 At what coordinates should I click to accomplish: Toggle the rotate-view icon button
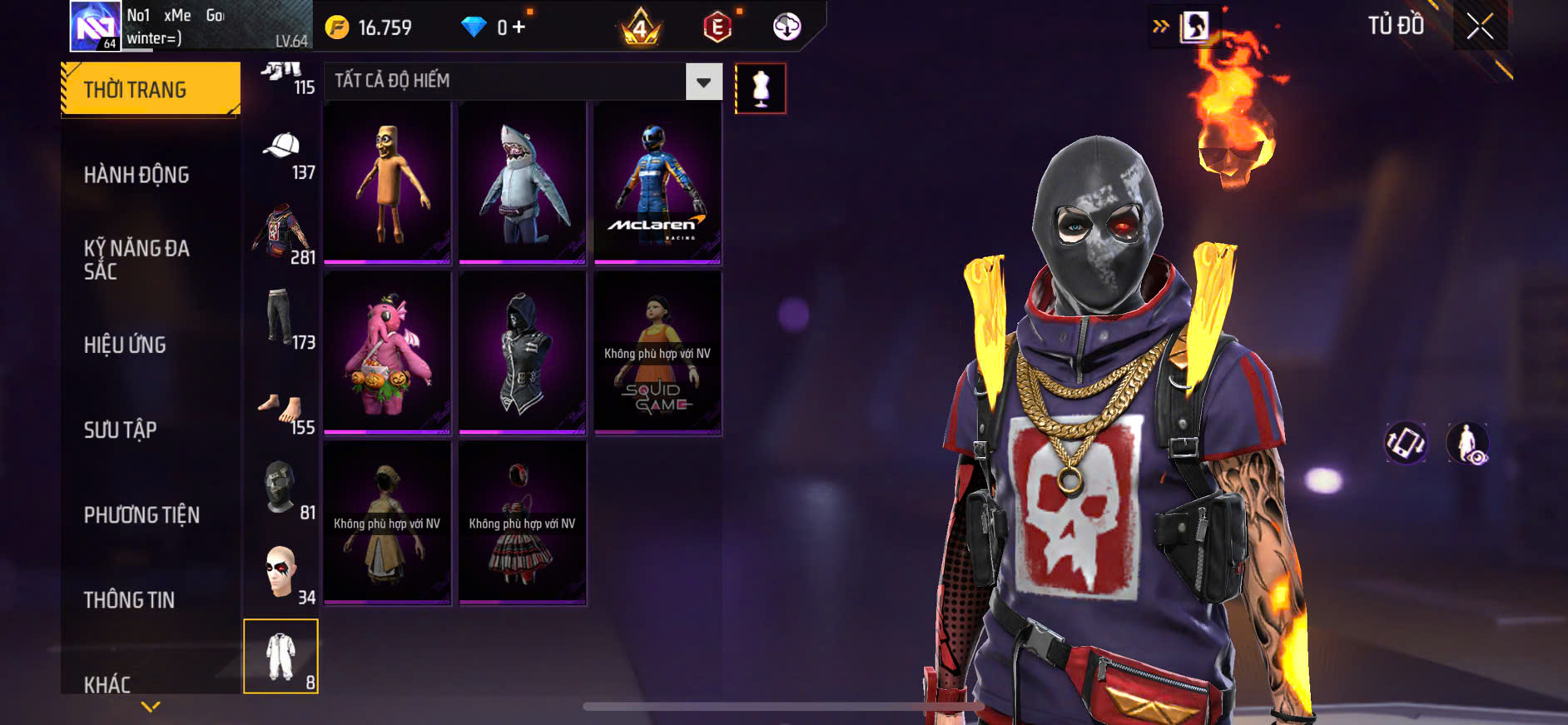1405,442
